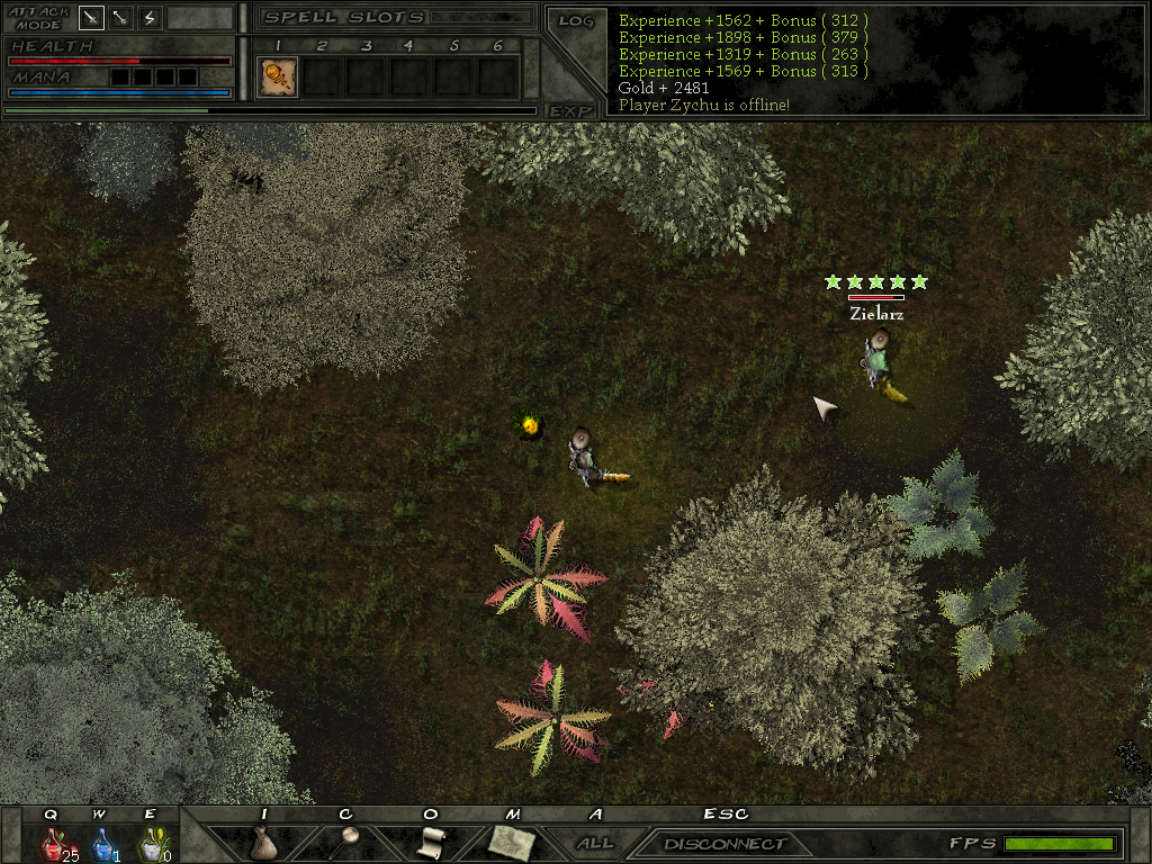Open the LOG tab
This screenshot has height=864, width=1152.
coord(576,21)
